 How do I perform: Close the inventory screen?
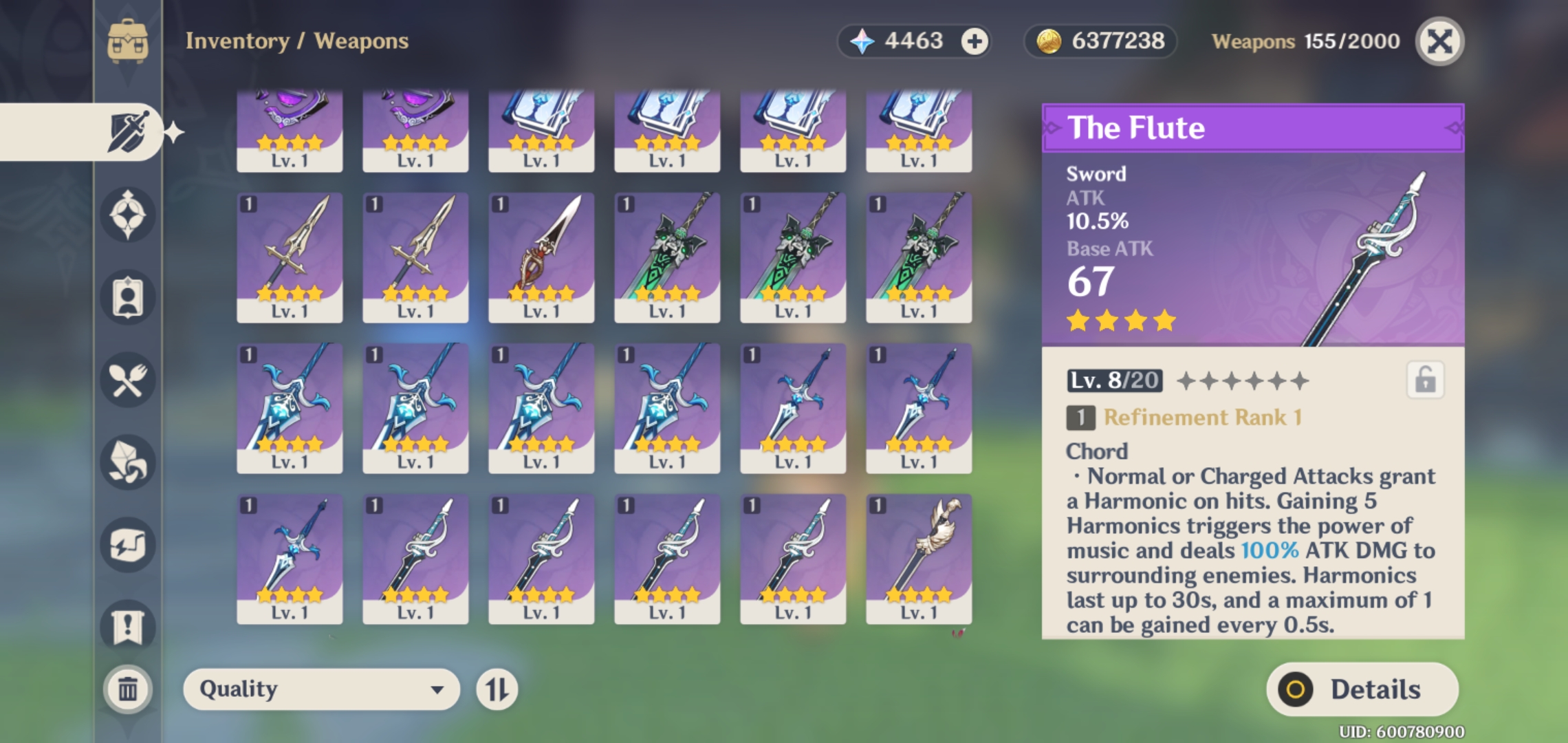1439,41
